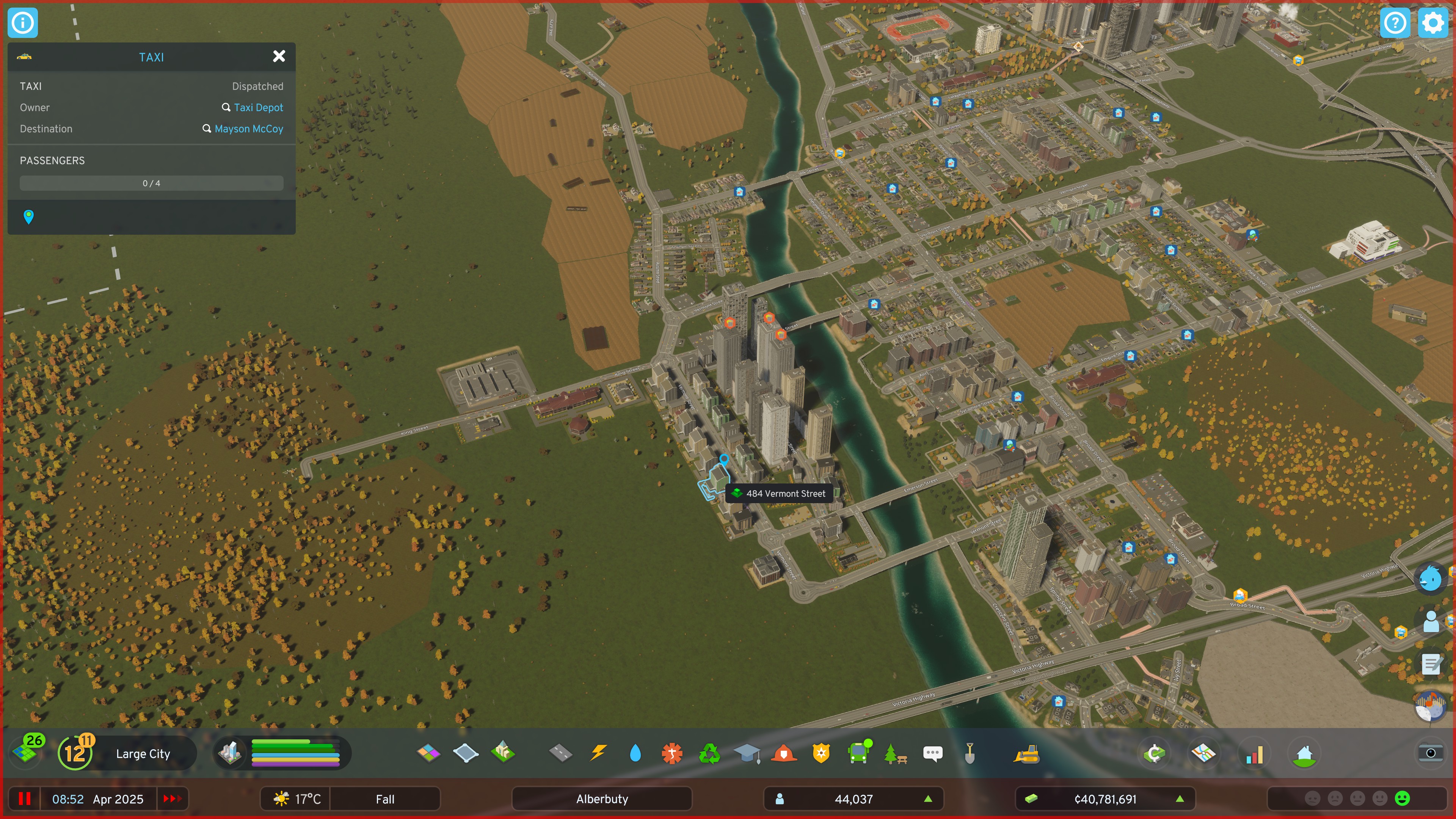The image size is (1456, 819).
Task: Open the Roads construction menu
Action: (561, 753)
